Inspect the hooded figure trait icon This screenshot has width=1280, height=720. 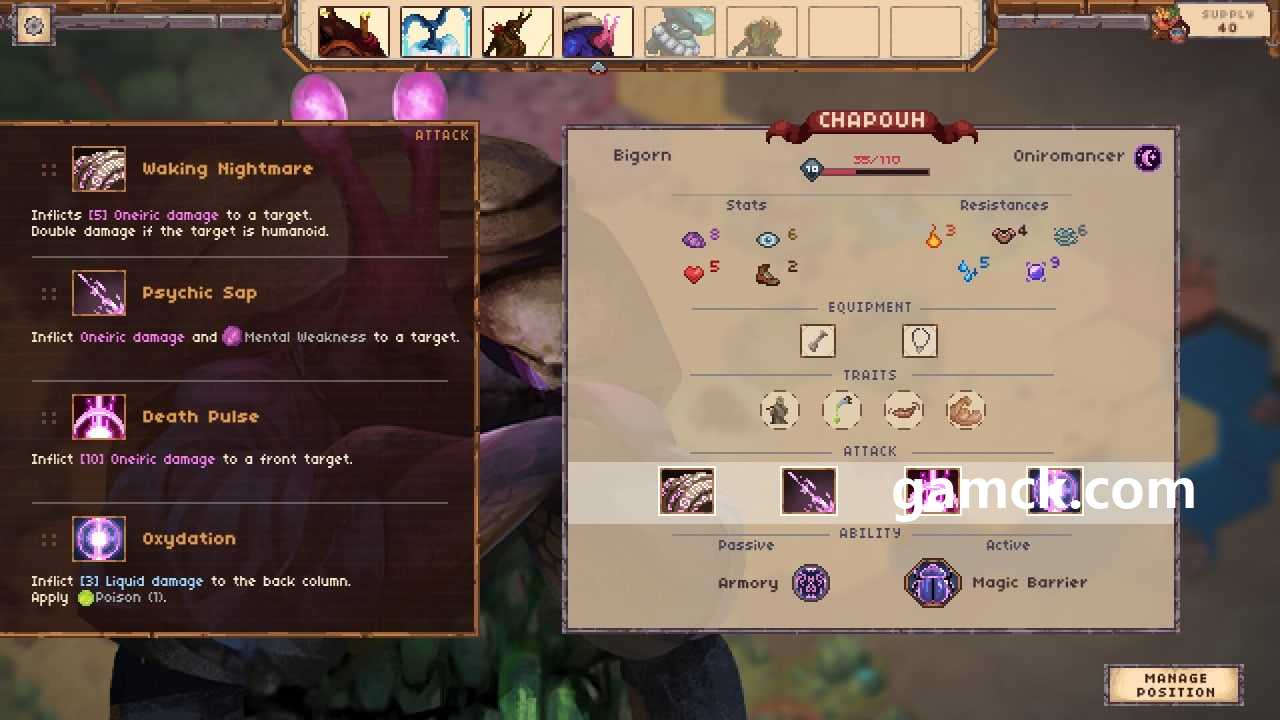tap(779, 410)
